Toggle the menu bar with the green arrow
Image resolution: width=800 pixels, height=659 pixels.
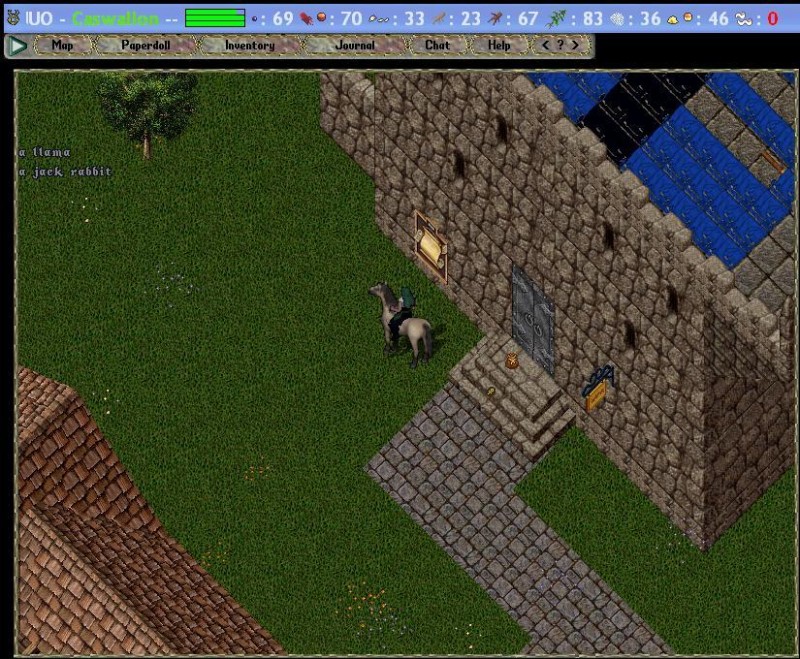(x=16, y=46)
